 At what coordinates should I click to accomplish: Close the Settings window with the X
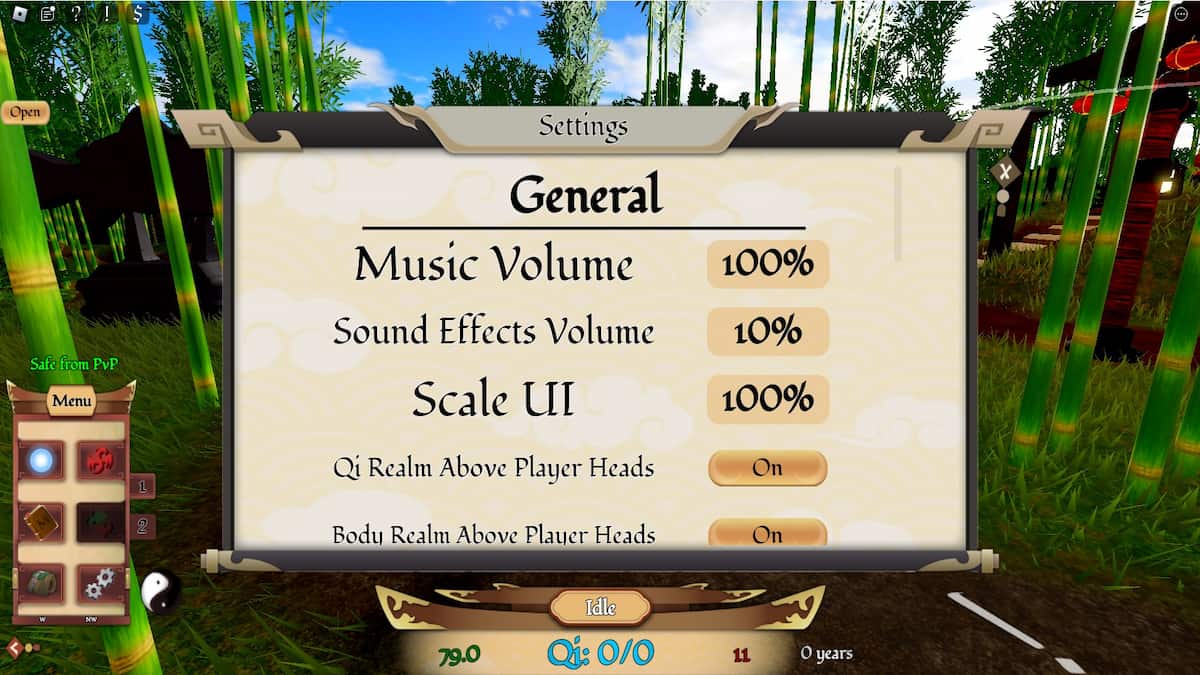point(1004,172)
